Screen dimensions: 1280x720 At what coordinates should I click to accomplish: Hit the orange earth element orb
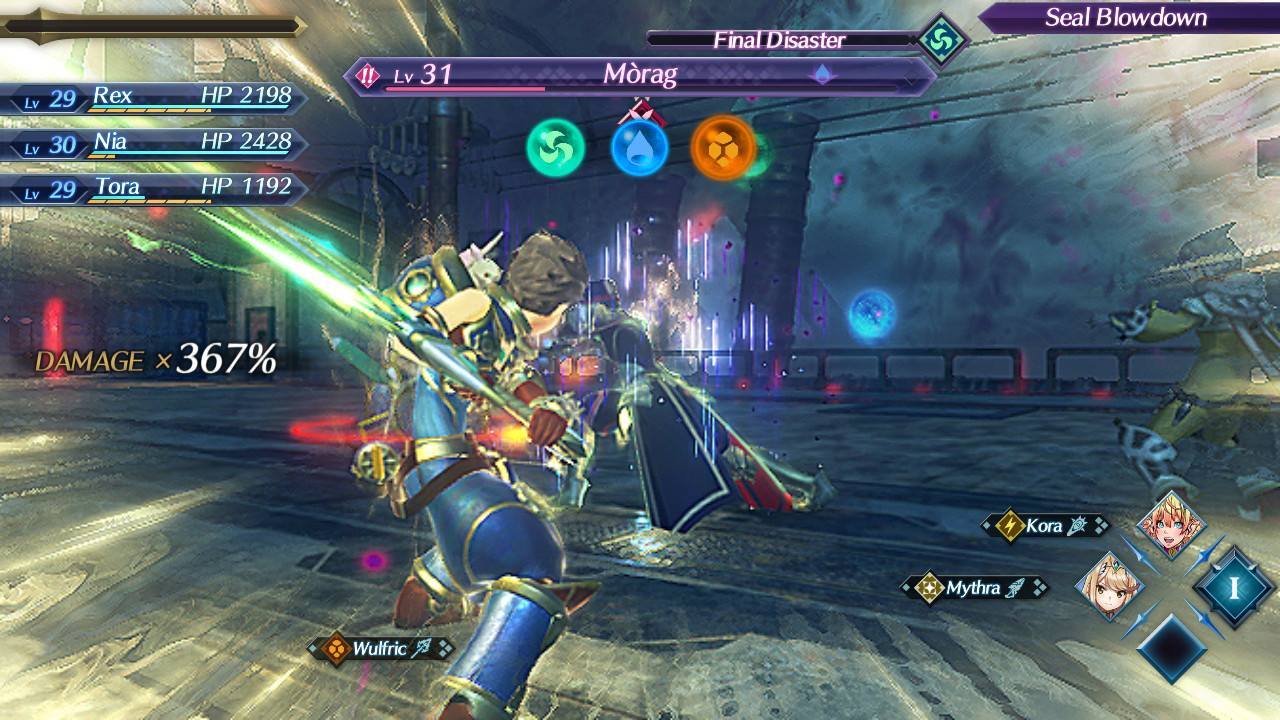click(x=723, y=148)
